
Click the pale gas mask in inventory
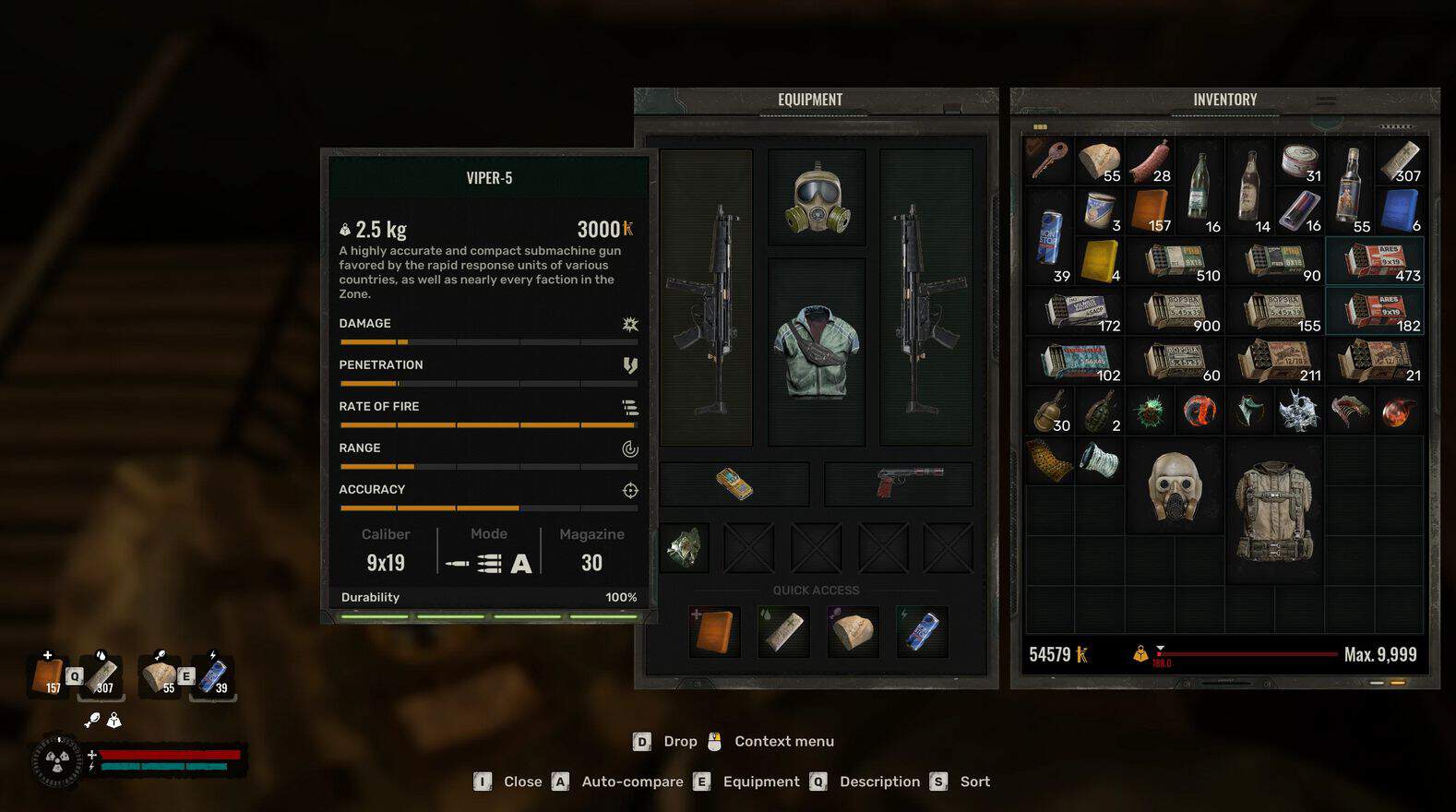coord(1175,485)
